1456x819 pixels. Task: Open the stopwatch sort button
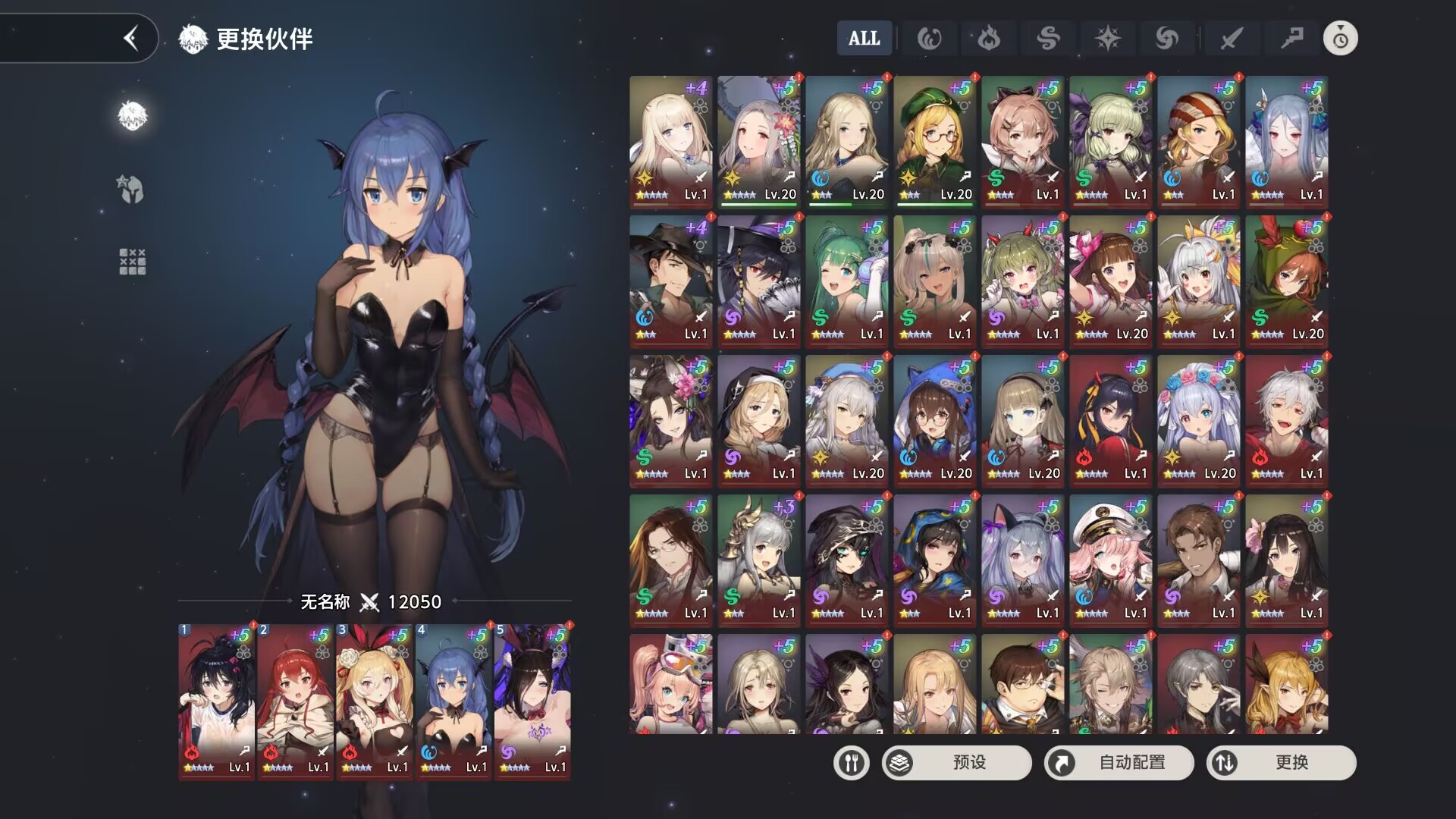point(1340,38)
